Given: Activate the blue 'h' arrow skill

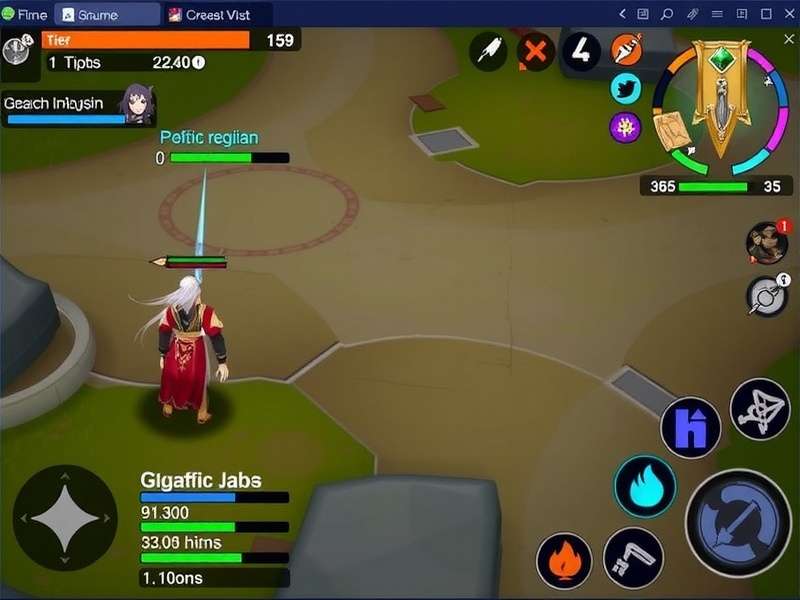Looking at the screenshot, I should point(690,427).
